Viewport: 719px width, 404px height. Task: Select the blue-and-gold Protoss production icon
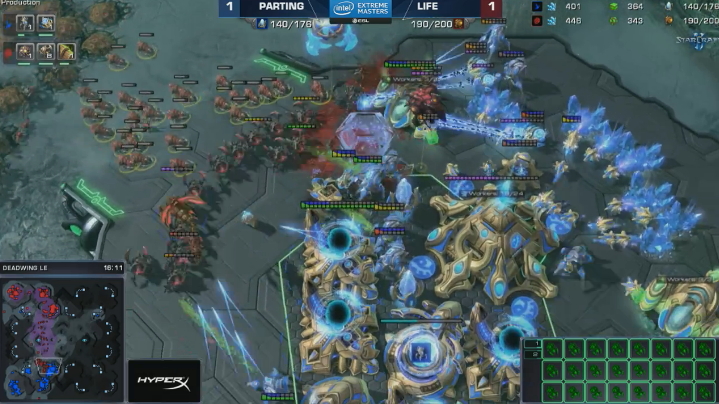click(46, 21)
